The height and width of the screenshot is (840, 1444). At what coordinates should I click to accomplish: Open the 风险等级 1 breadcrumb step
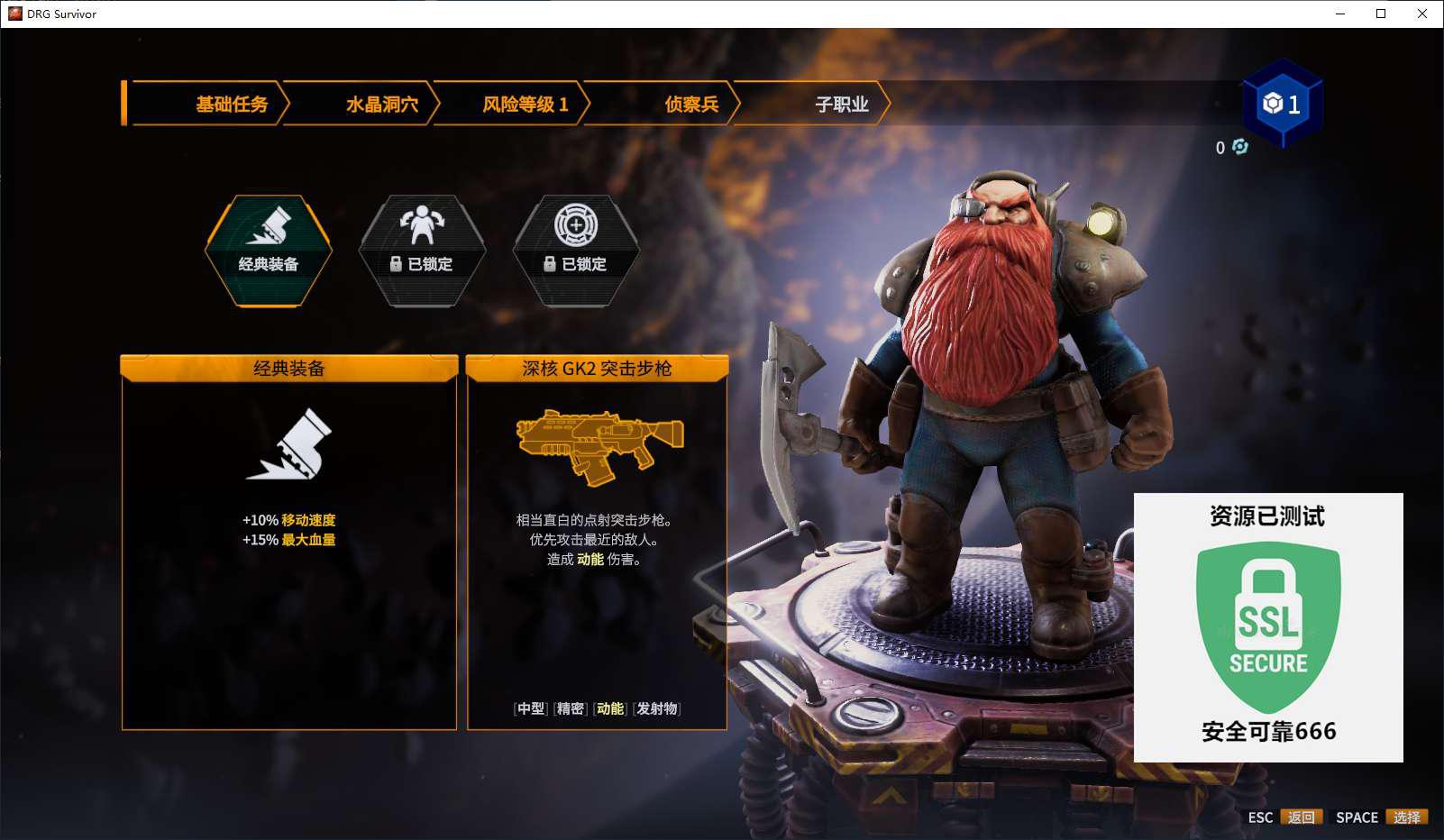click(525, 105)
